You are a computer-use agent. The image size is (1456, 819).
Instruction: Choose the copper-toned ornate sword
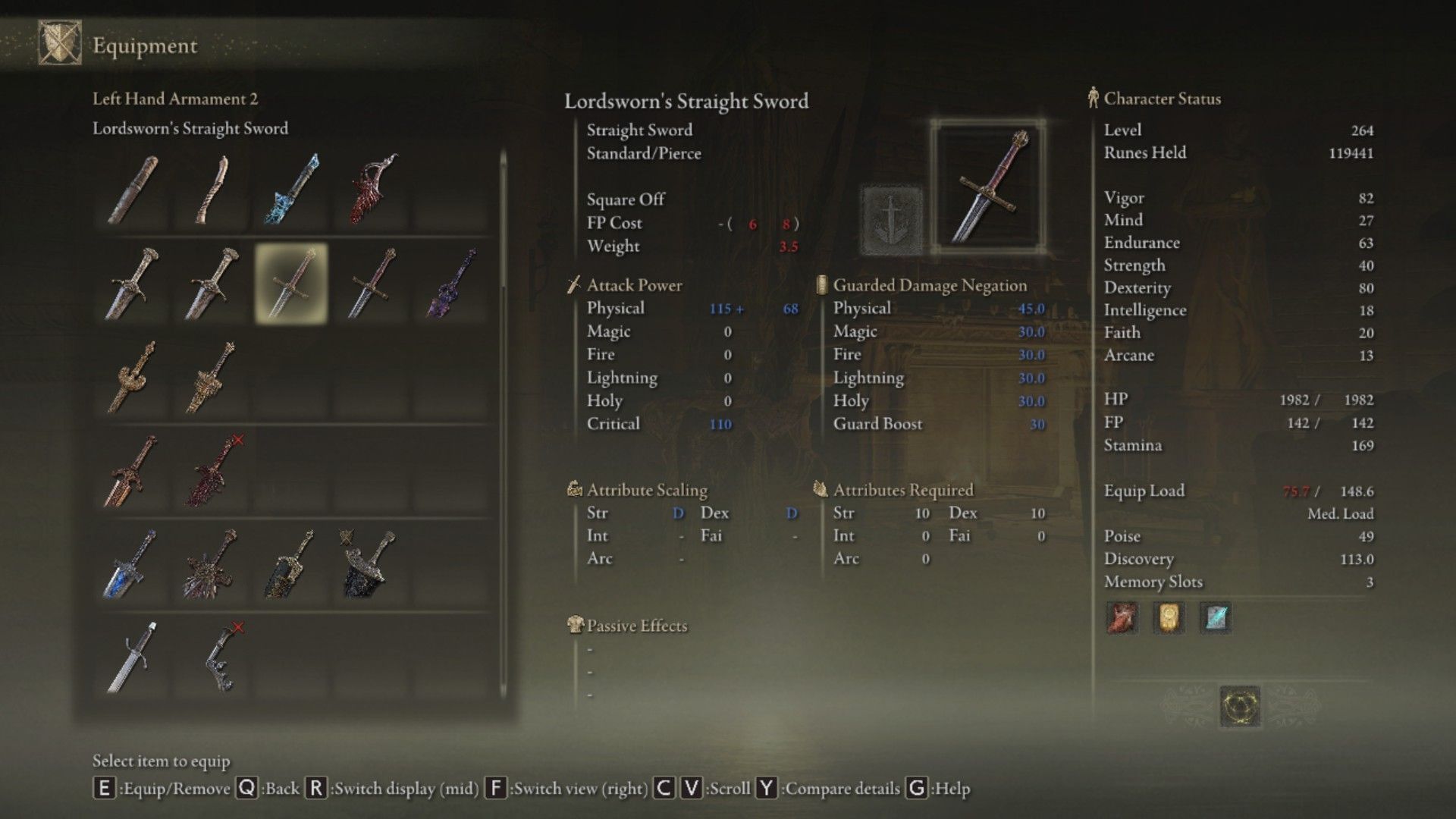point(132,471)
